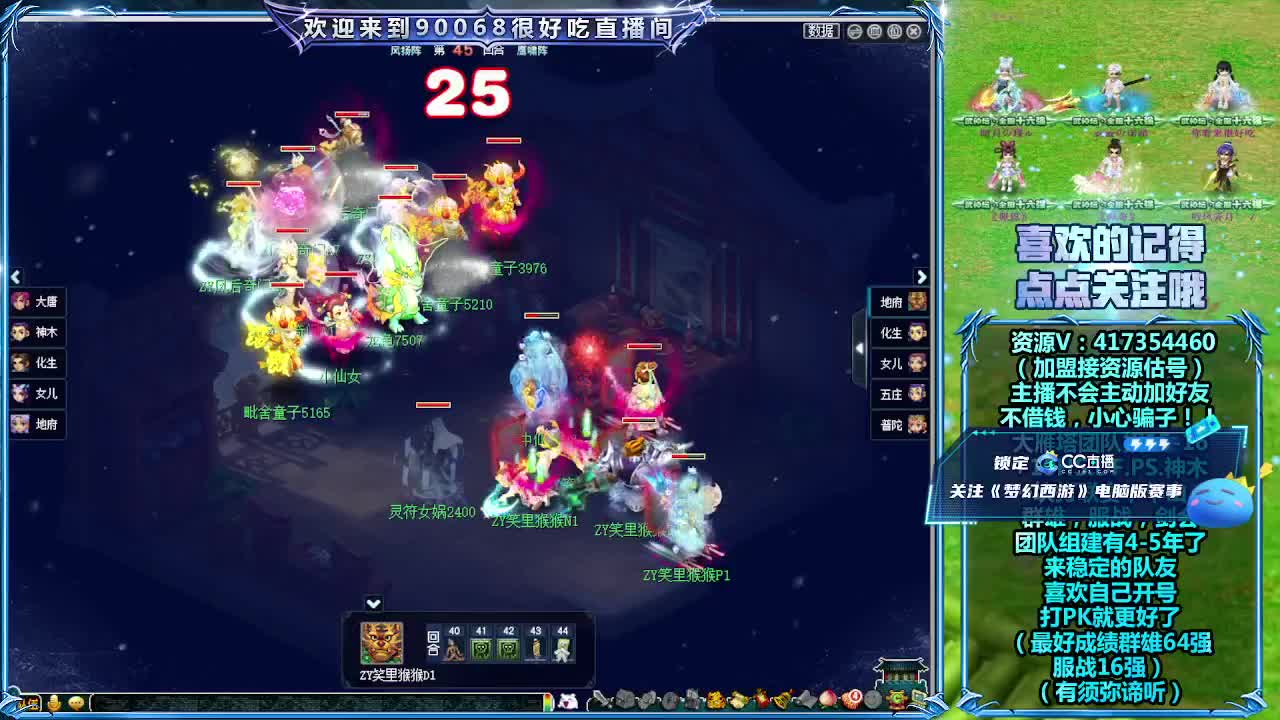
Task: Select 大唐 in the left team list
Action: point(36,302)
